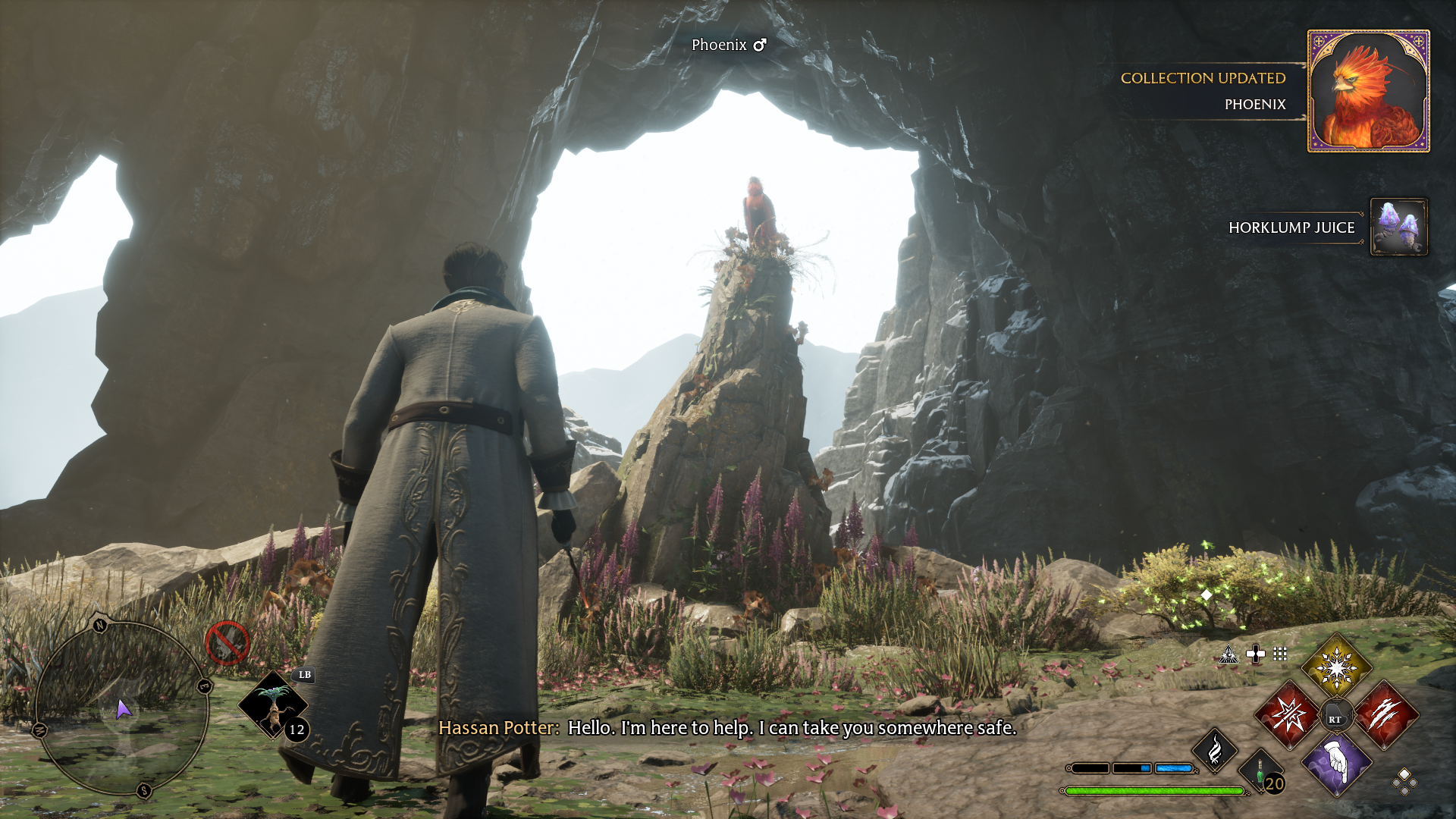Select the mandrake tool slot
Viewport: 1456px width, 819px height.
coord(273,705)
